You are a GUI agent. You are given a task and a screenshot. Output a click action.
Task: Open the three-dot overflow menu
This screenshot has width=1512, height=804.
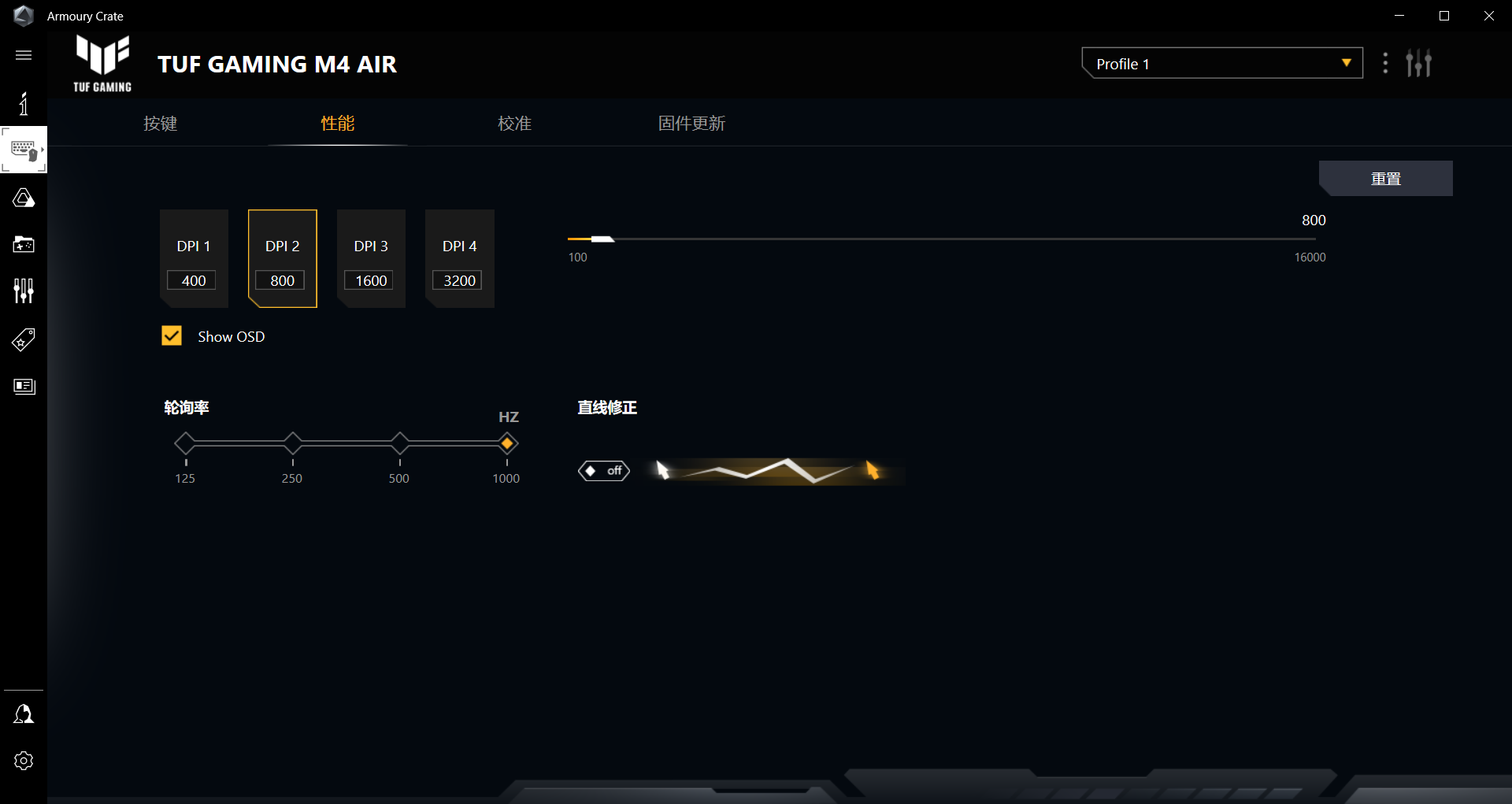[1386, 63]
